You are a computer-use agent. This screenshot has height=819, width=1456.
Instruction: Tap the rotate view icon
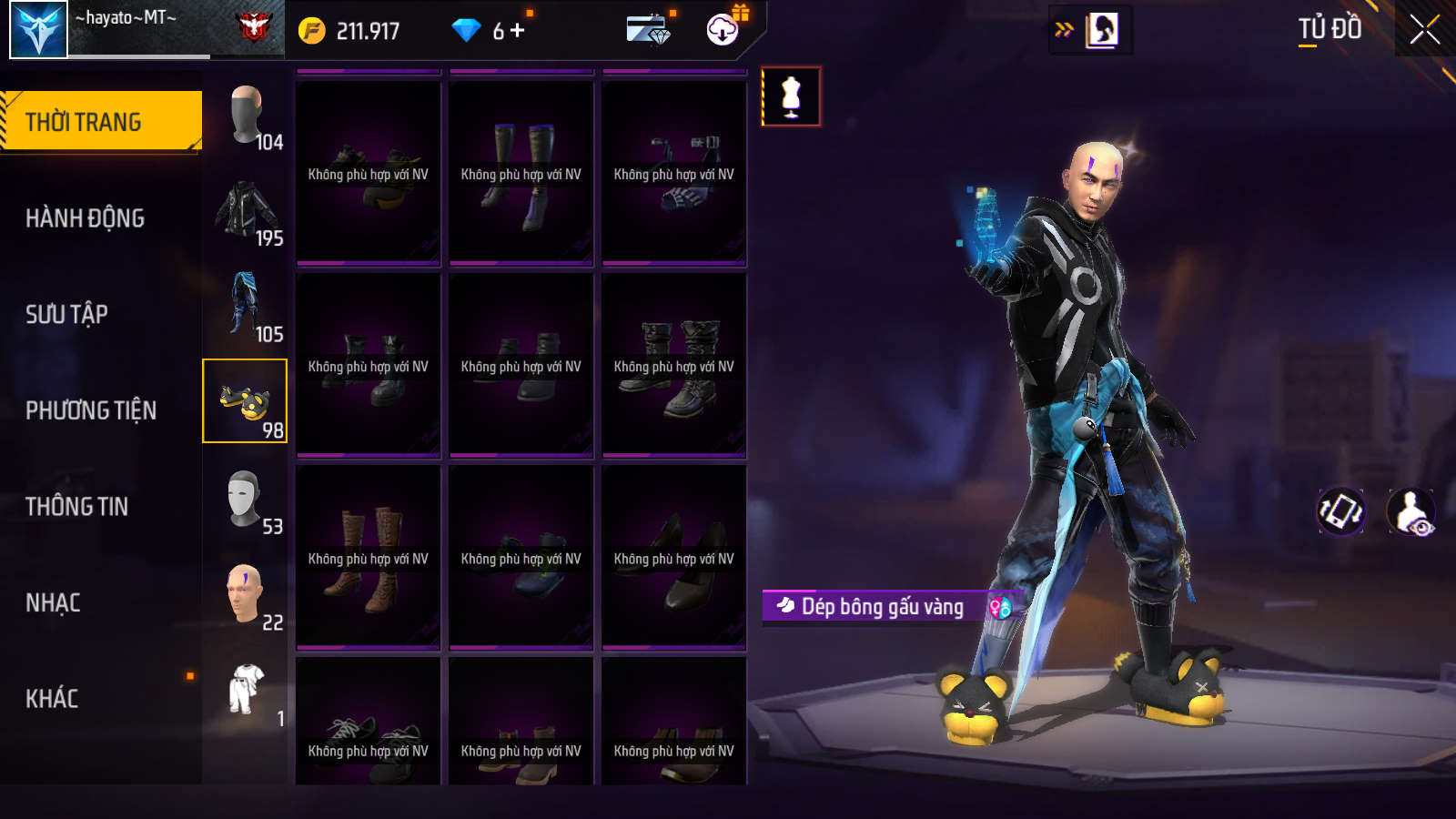(1340, 511)
